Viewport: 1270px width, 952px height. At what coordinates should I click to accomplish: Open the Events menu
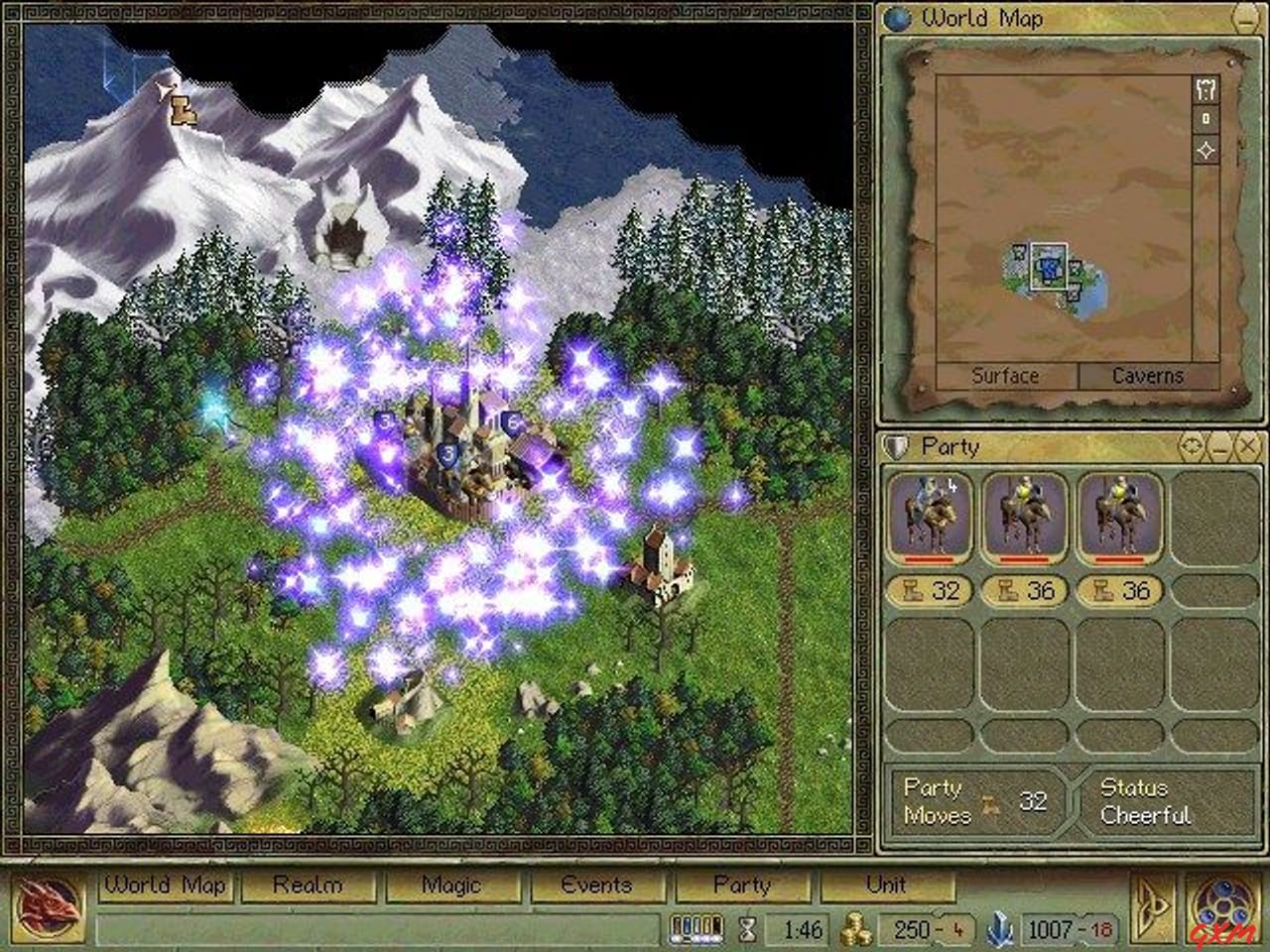pos(596,885)
